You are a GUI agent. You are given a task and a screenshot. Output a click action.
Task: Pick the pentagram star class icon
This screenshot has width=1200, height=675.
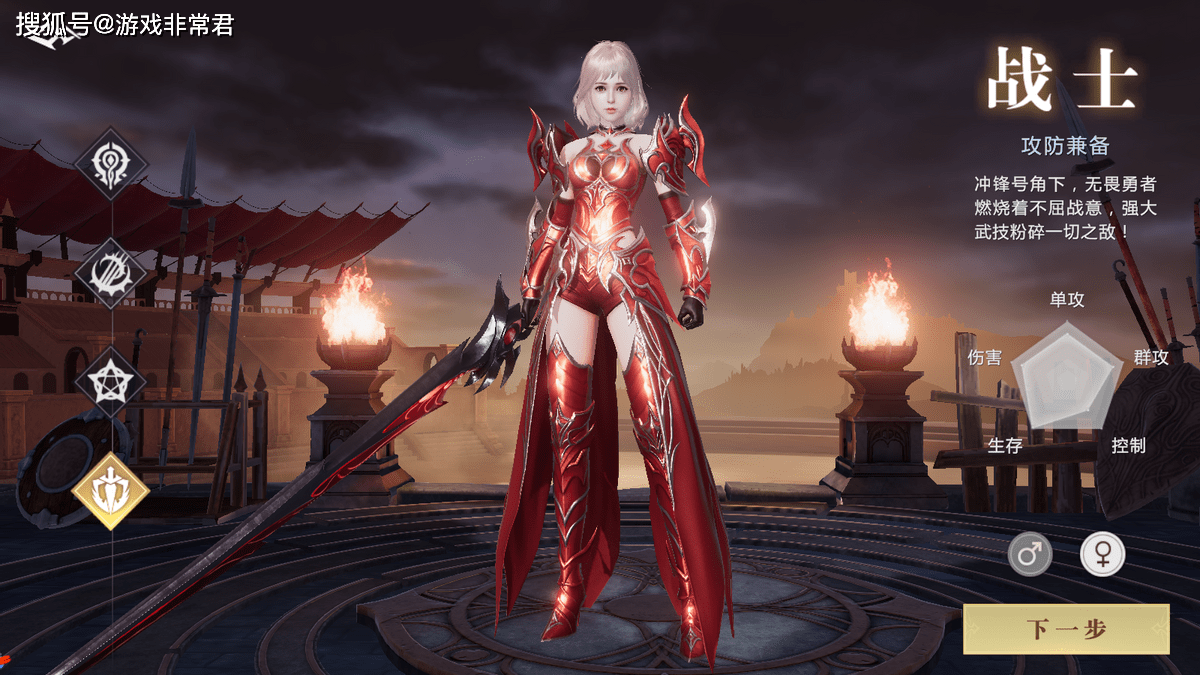[111, 381]
